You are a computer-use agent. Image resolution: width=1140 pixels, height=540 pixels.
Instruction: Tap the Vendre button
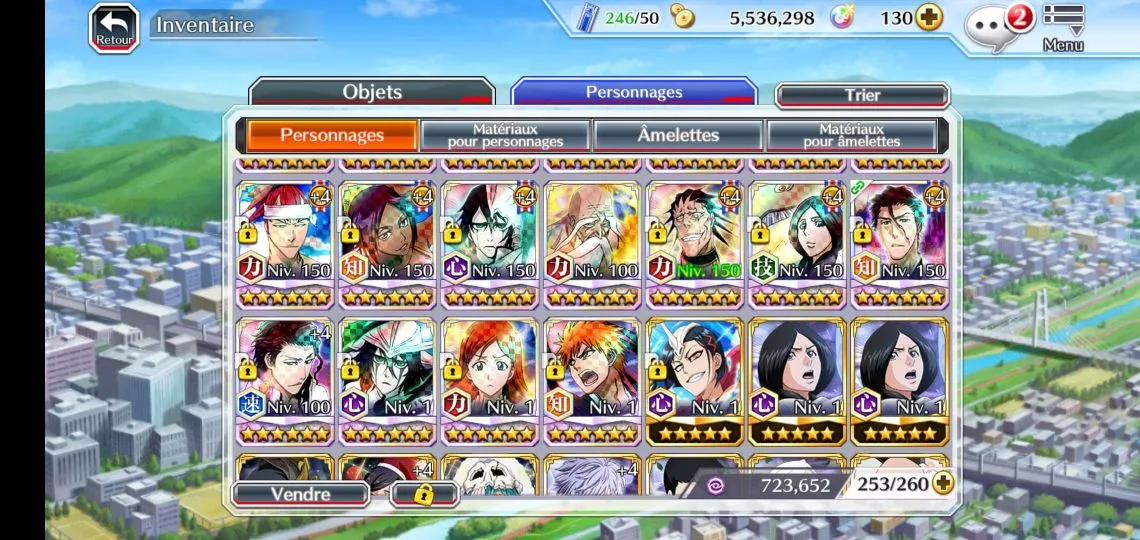[300, 494]
